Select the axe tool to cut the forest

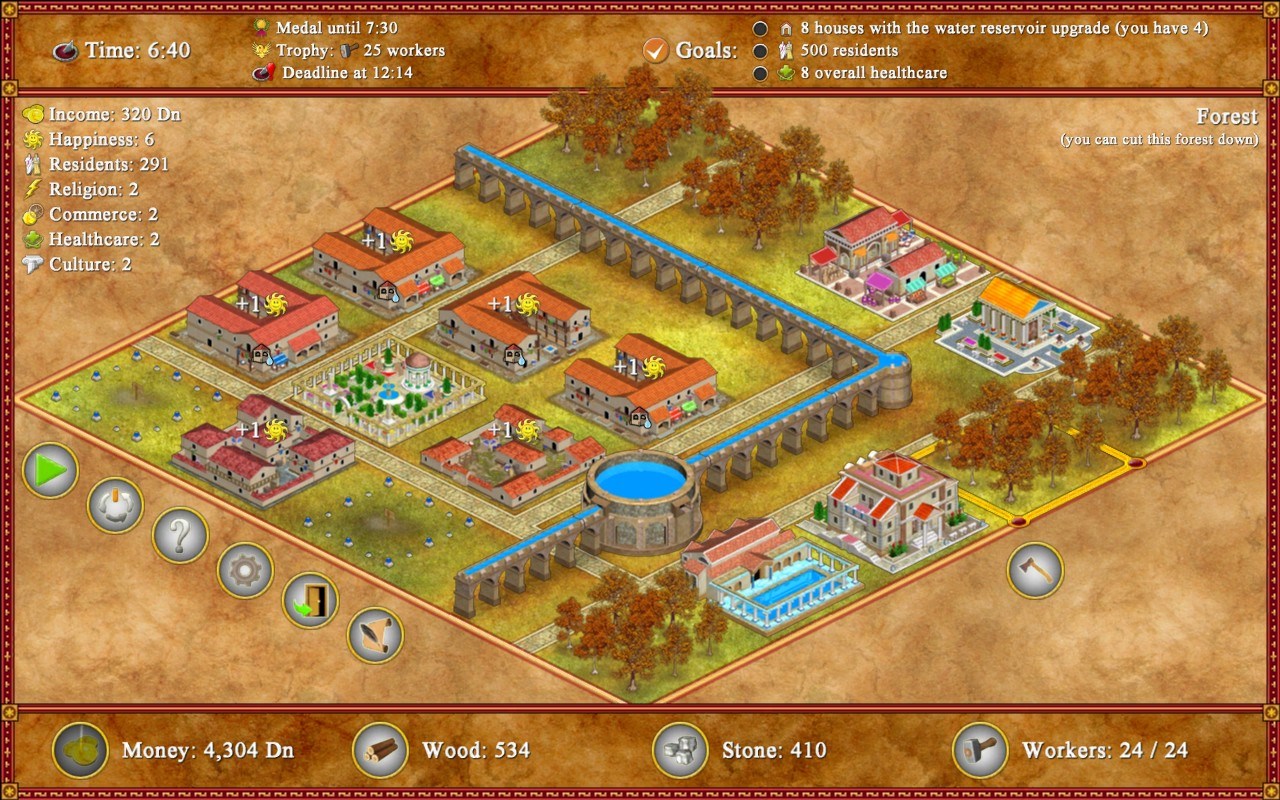click(1035, 570)
